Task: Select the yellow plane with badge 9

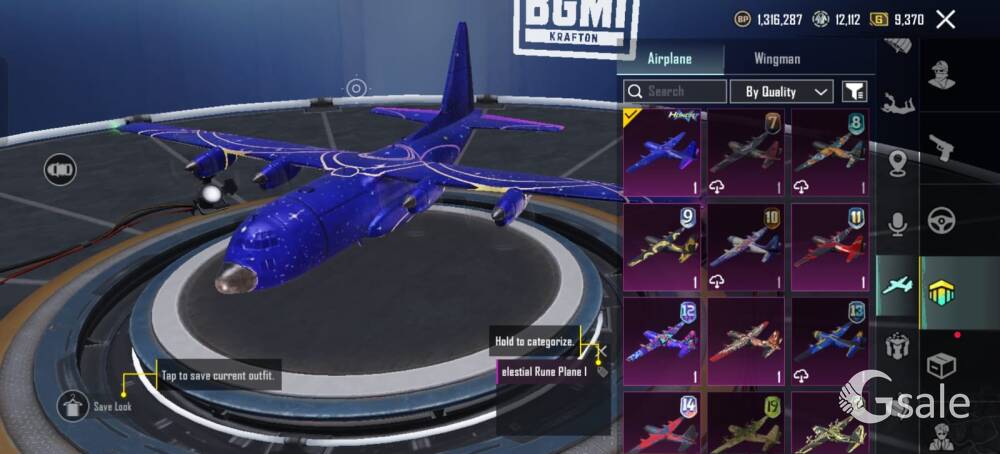Action: tap(662, 247)
